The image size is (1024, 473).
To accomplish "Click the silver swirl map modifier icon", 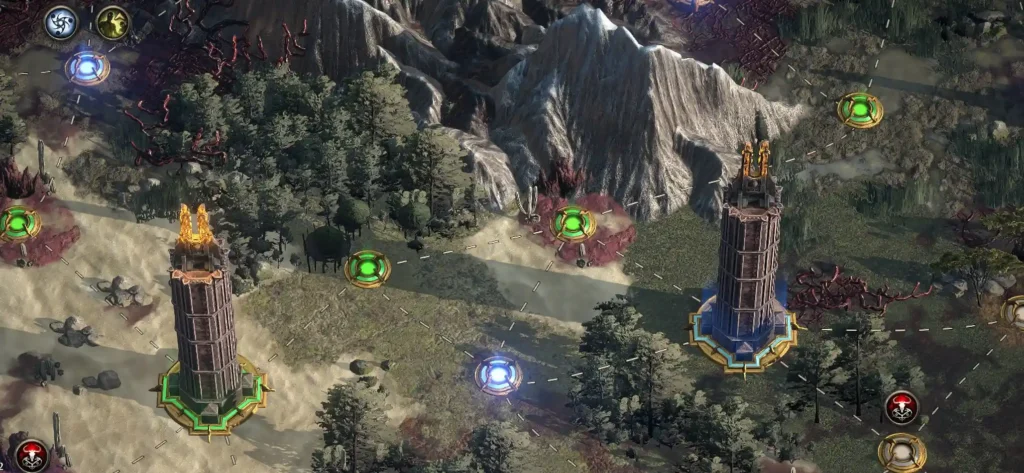I will (61, 22).
